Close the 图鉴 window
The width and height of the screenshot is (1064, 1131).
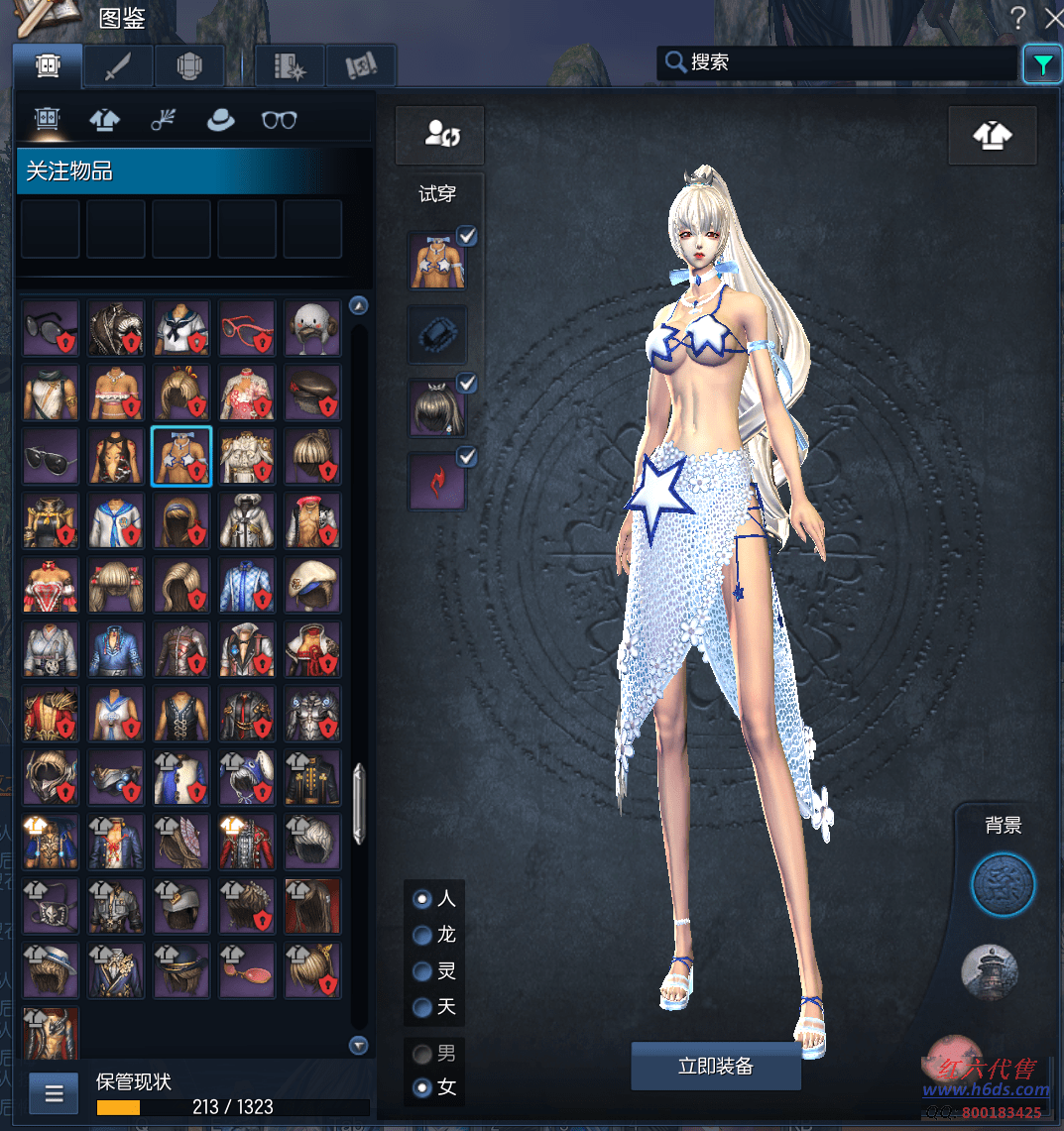[x=1052, y=16]
